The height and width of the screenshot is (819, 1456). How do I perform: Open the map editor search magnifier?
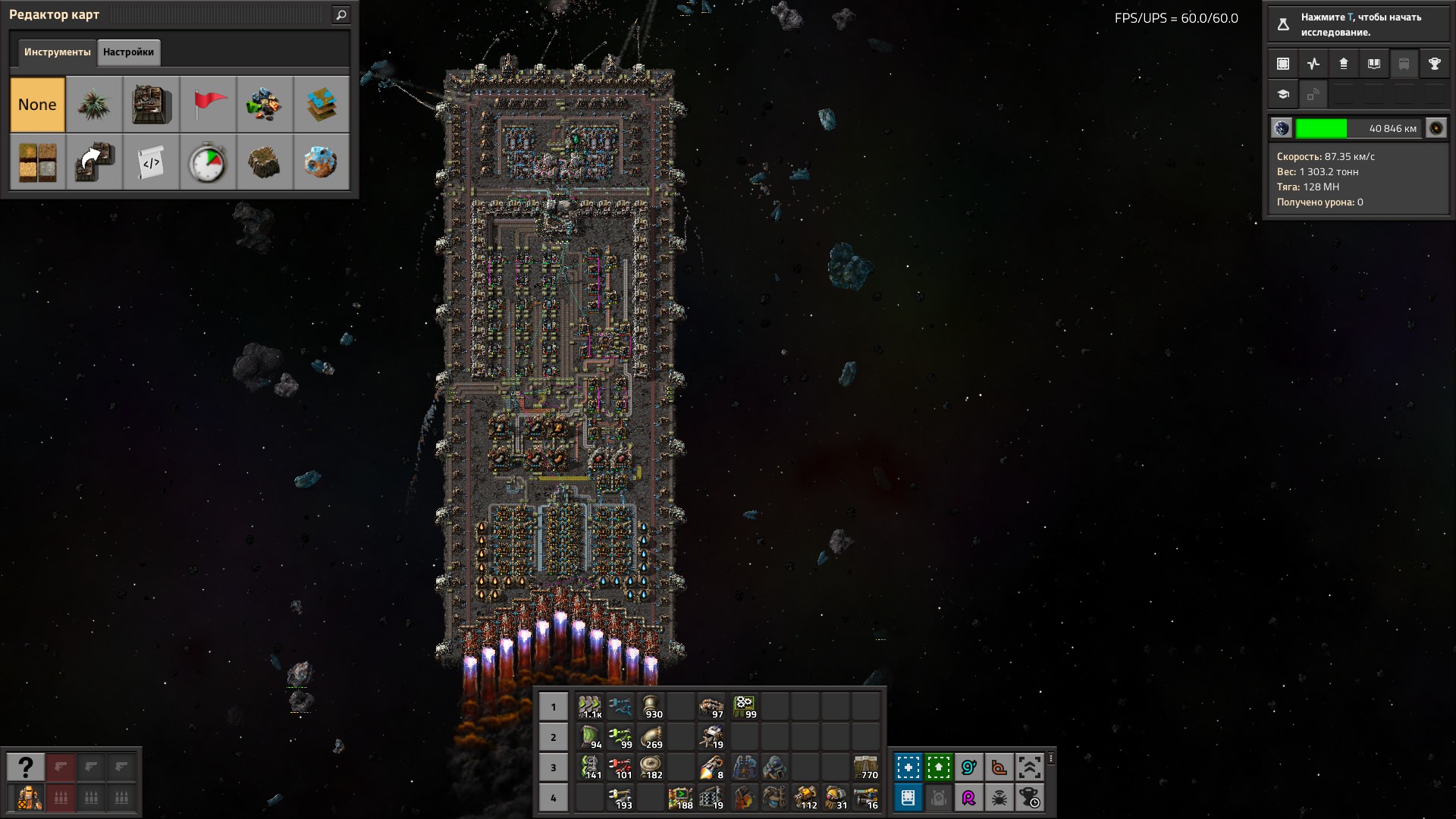click(341, 15)
